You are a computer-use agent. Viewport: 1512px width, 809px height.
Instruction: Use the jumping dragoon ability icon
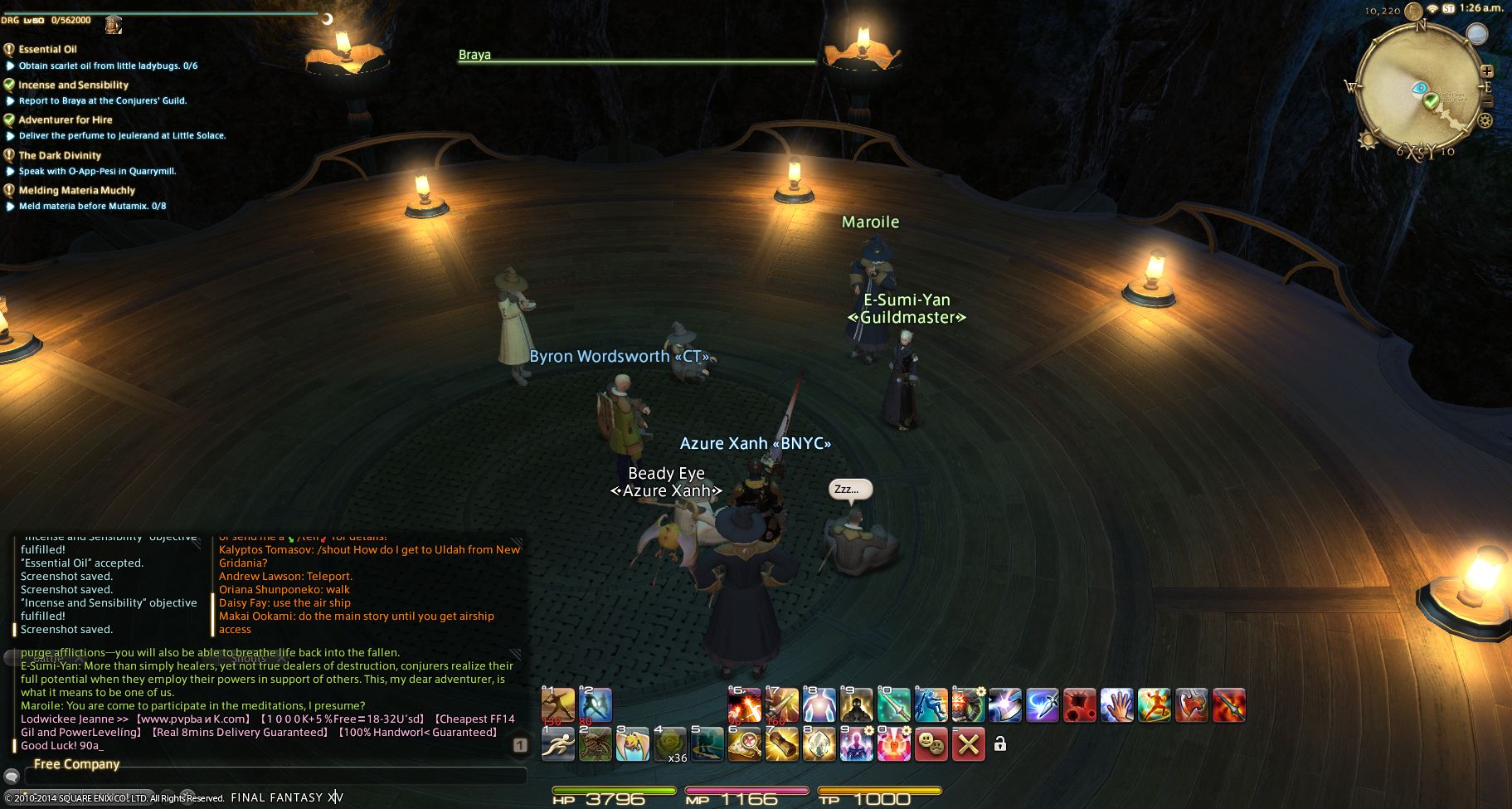click(x=931, y=705)
